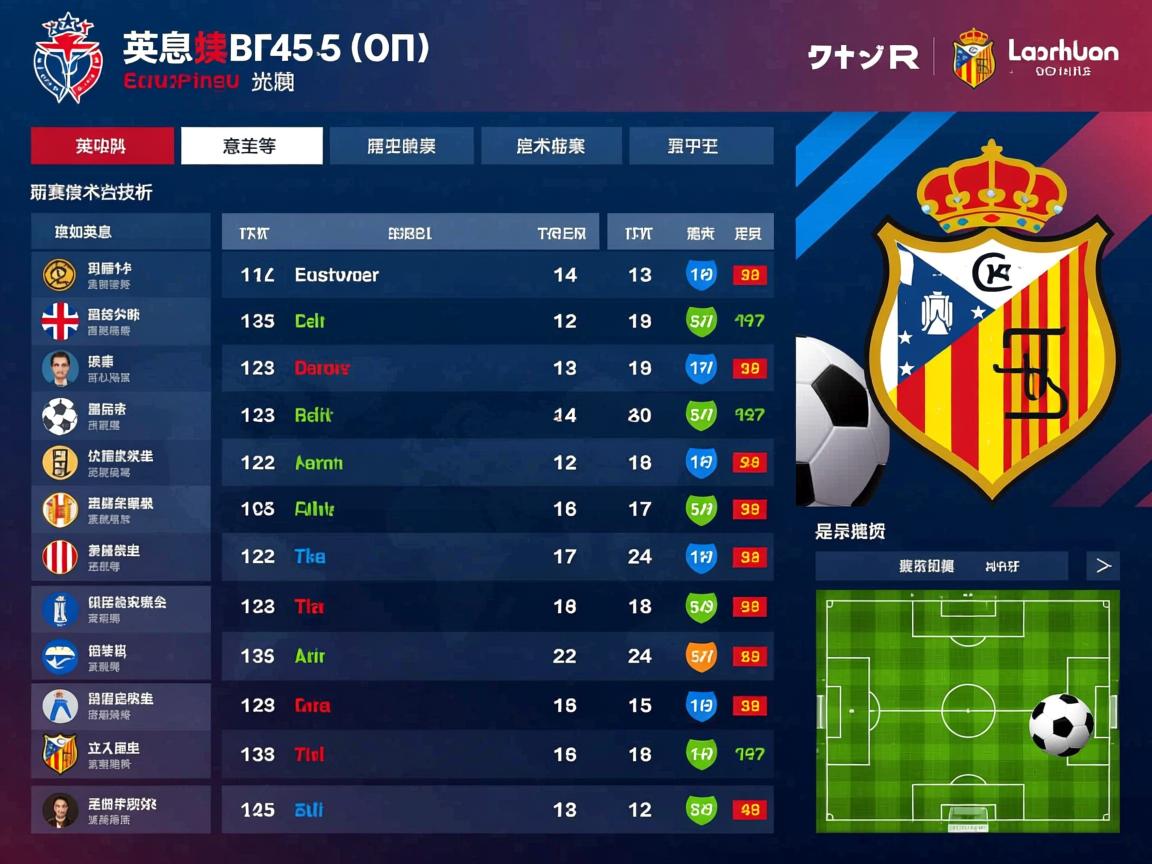Viewport: 1152px width, 864px height.
Task: Pick the red and white striped badge
Action: point(60,557)
